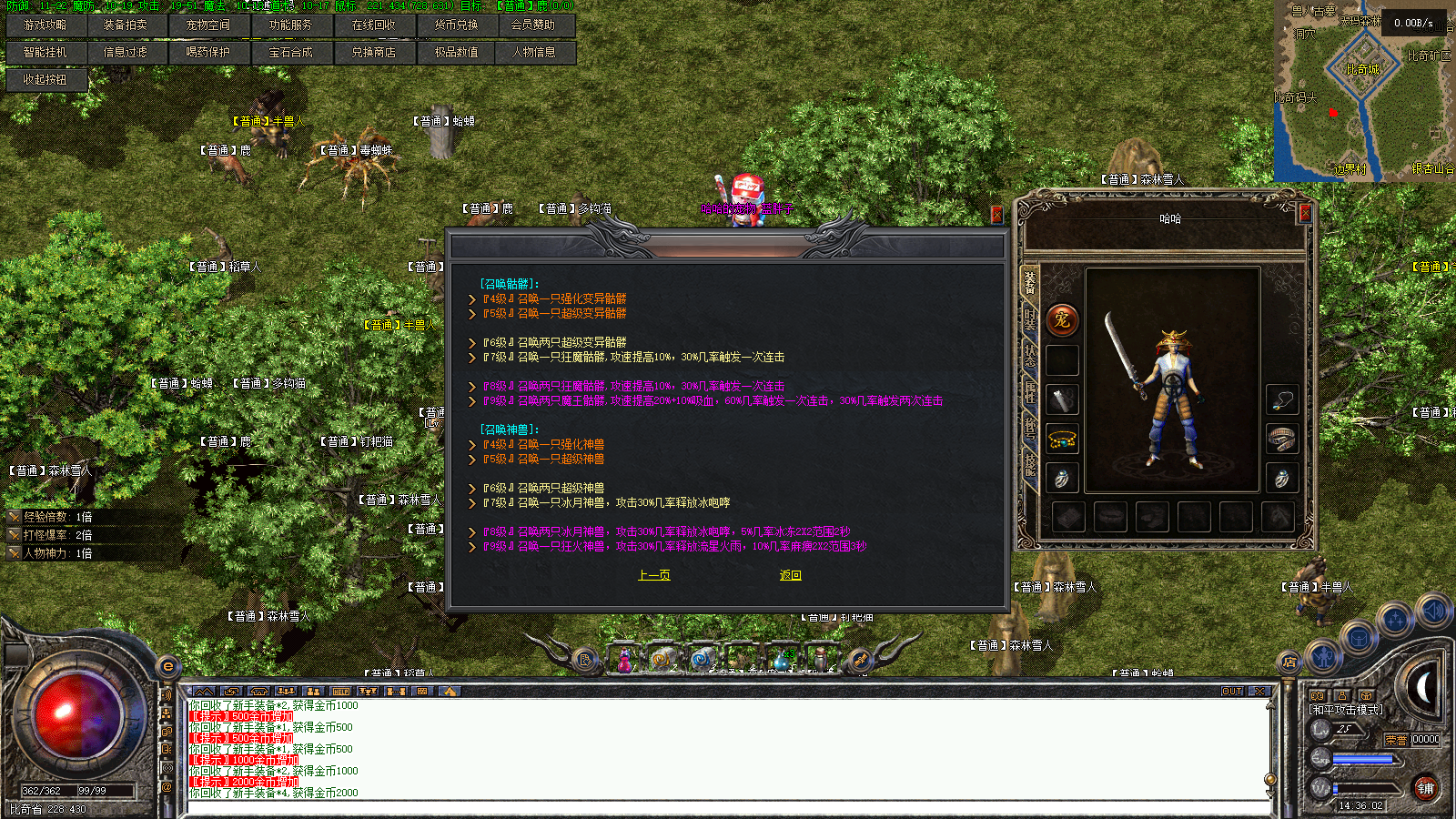Image resolution: width=1456 pixels, height=819 pixels.
Task: Toggle sound with the speaker icon
Action: (x=1433, y=610)
